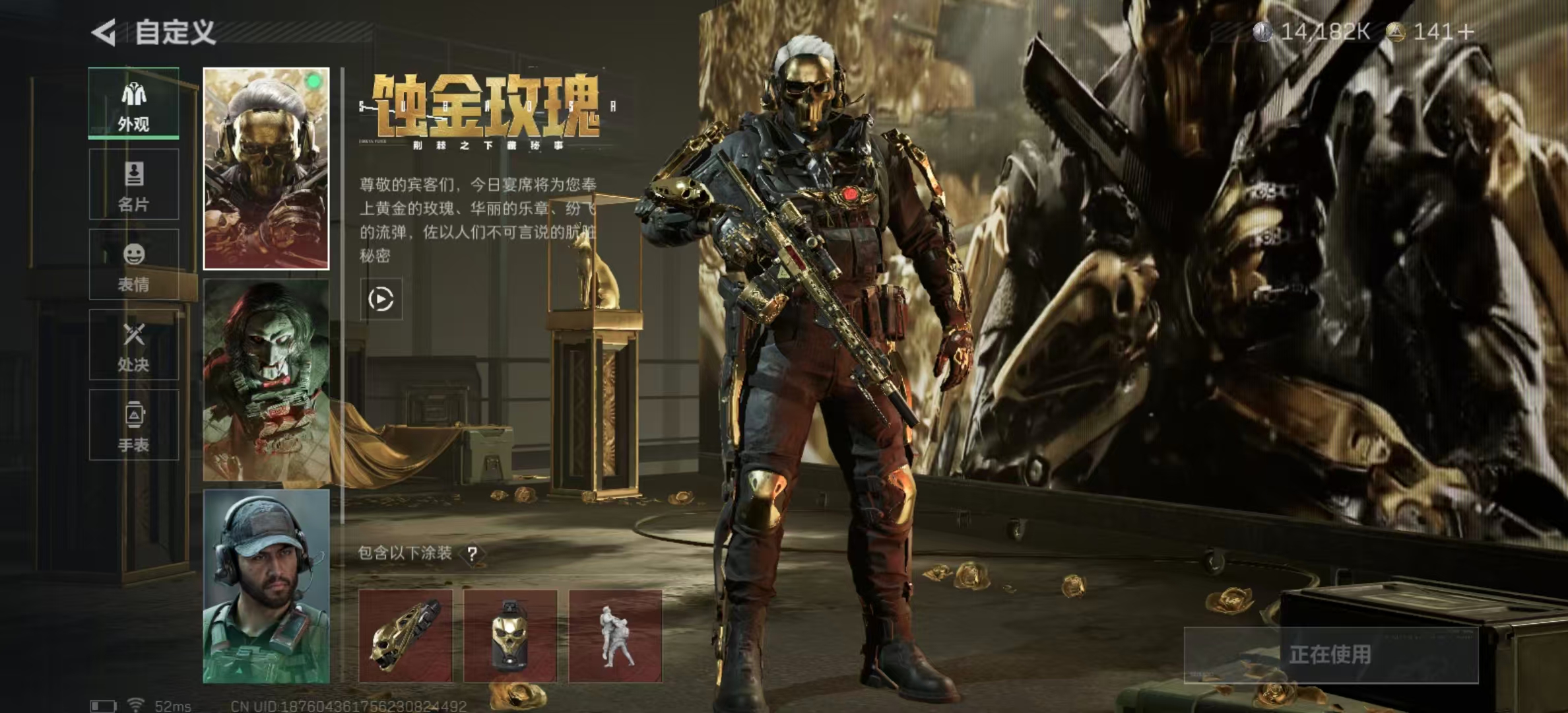Go back from the 自定义 screen

coord(104,32)
